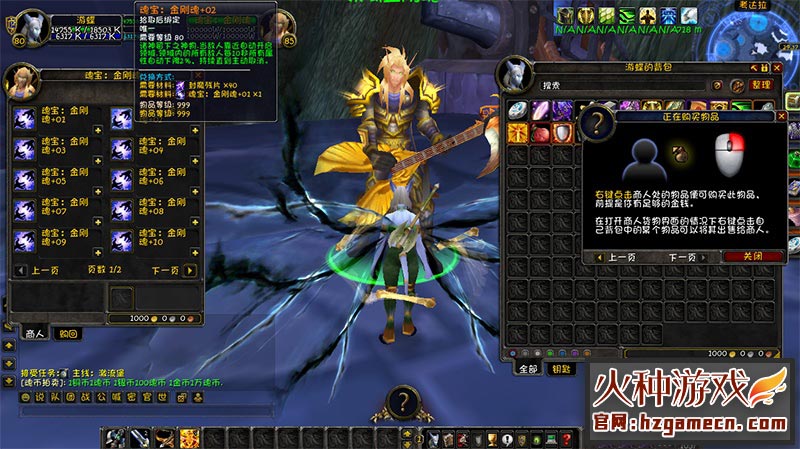The height and width of the screenshot is (449, 800).
Task: Switch to the bag's 全部 tab
Action: click(x=528, y=368)
